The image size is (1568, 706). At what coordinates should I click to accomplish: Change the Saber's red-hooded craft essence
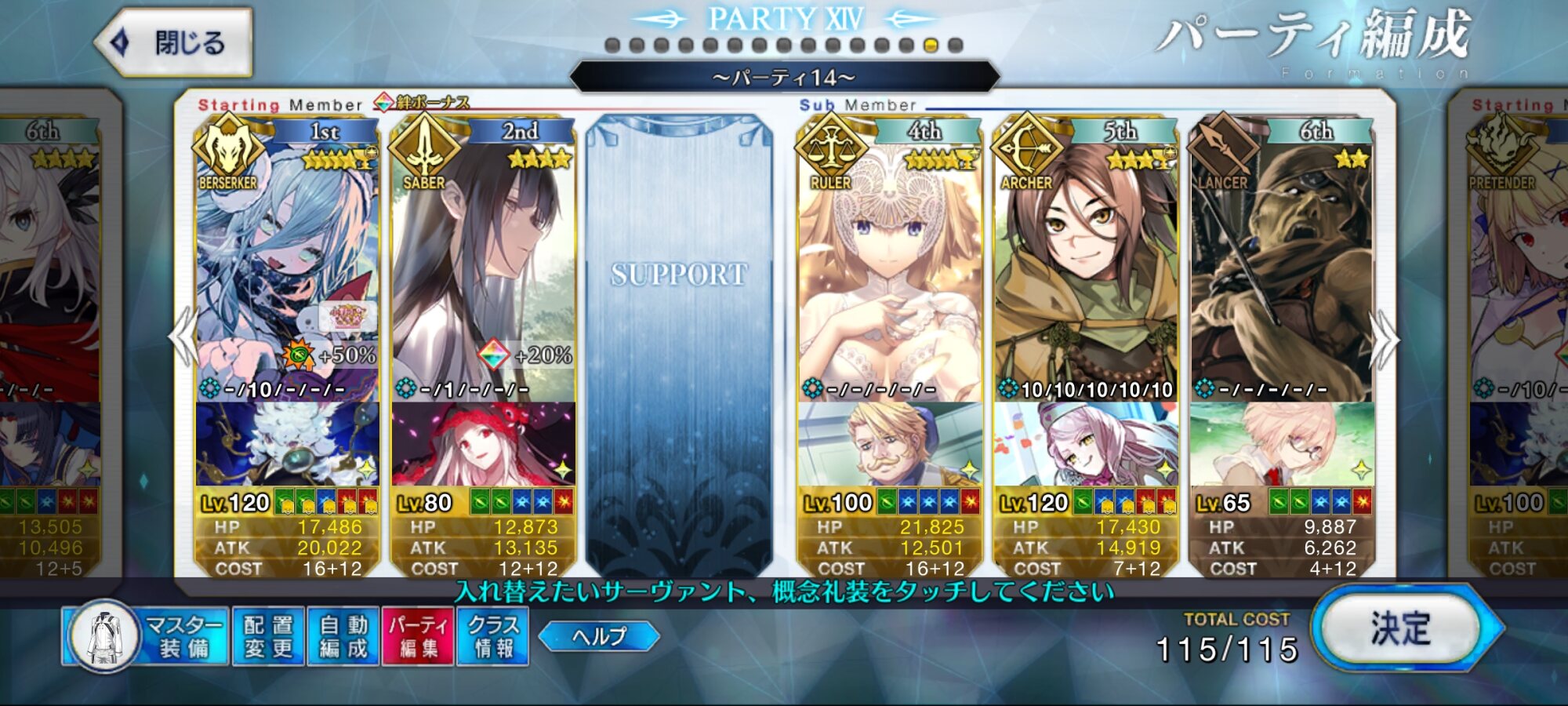483,444
